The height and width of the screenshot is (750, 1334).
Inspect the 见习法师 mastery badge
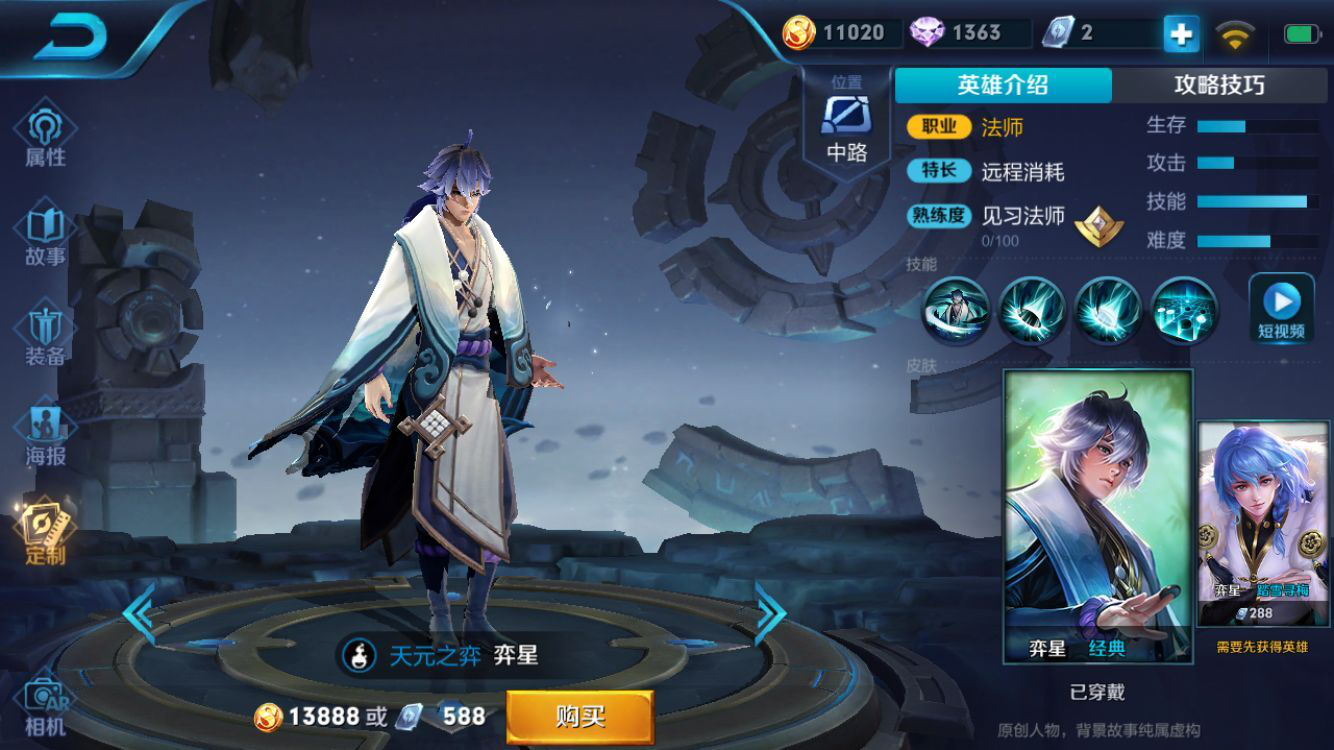[1098, 226]
